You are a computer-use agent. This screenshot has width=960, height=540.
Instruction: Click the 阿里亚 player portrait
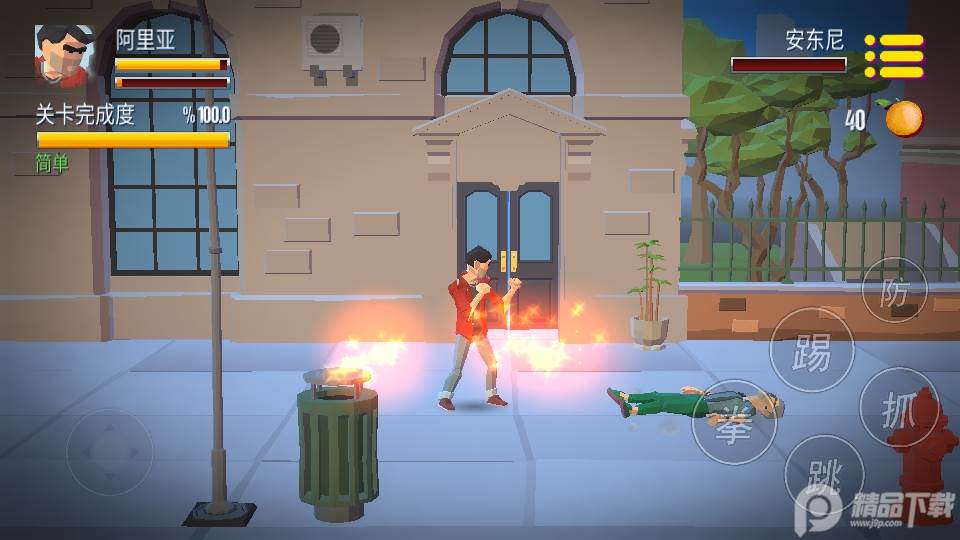(65, 55)
